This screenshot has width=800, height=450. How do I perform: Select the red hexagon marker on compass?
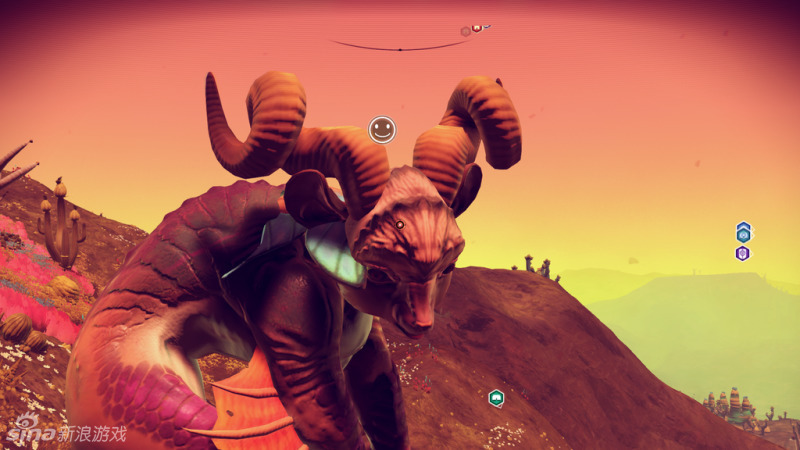pyautogui.click(x=477, y=28)
